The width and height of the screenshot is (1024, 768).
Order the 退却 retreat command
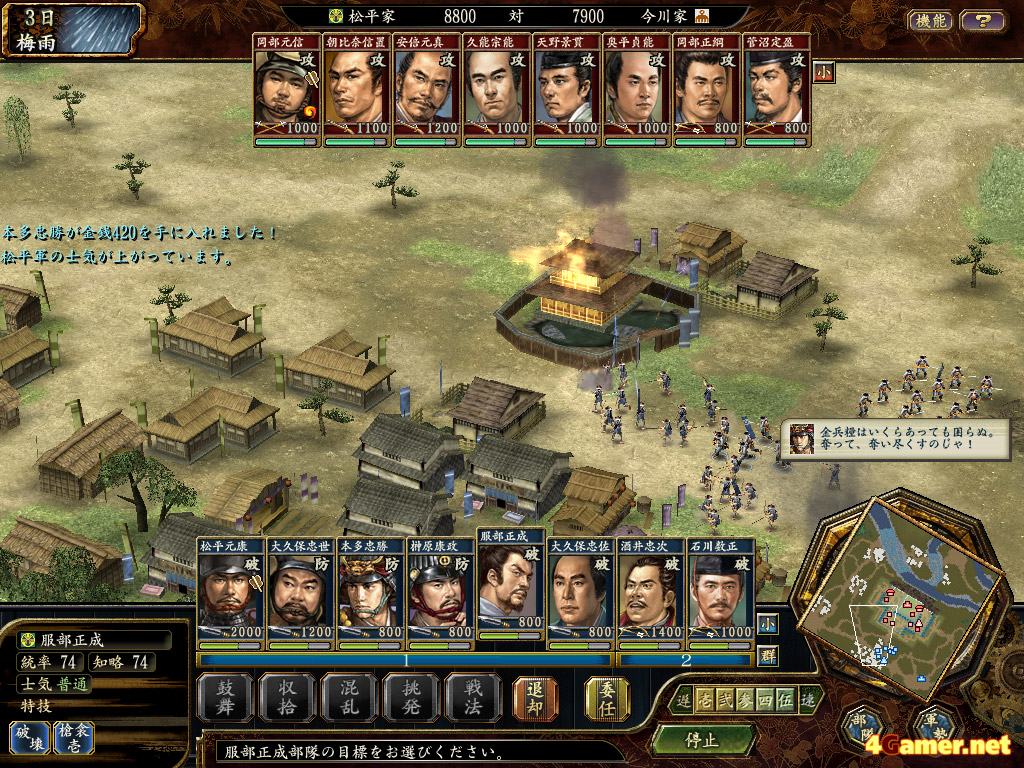click(x=535, y=697)
